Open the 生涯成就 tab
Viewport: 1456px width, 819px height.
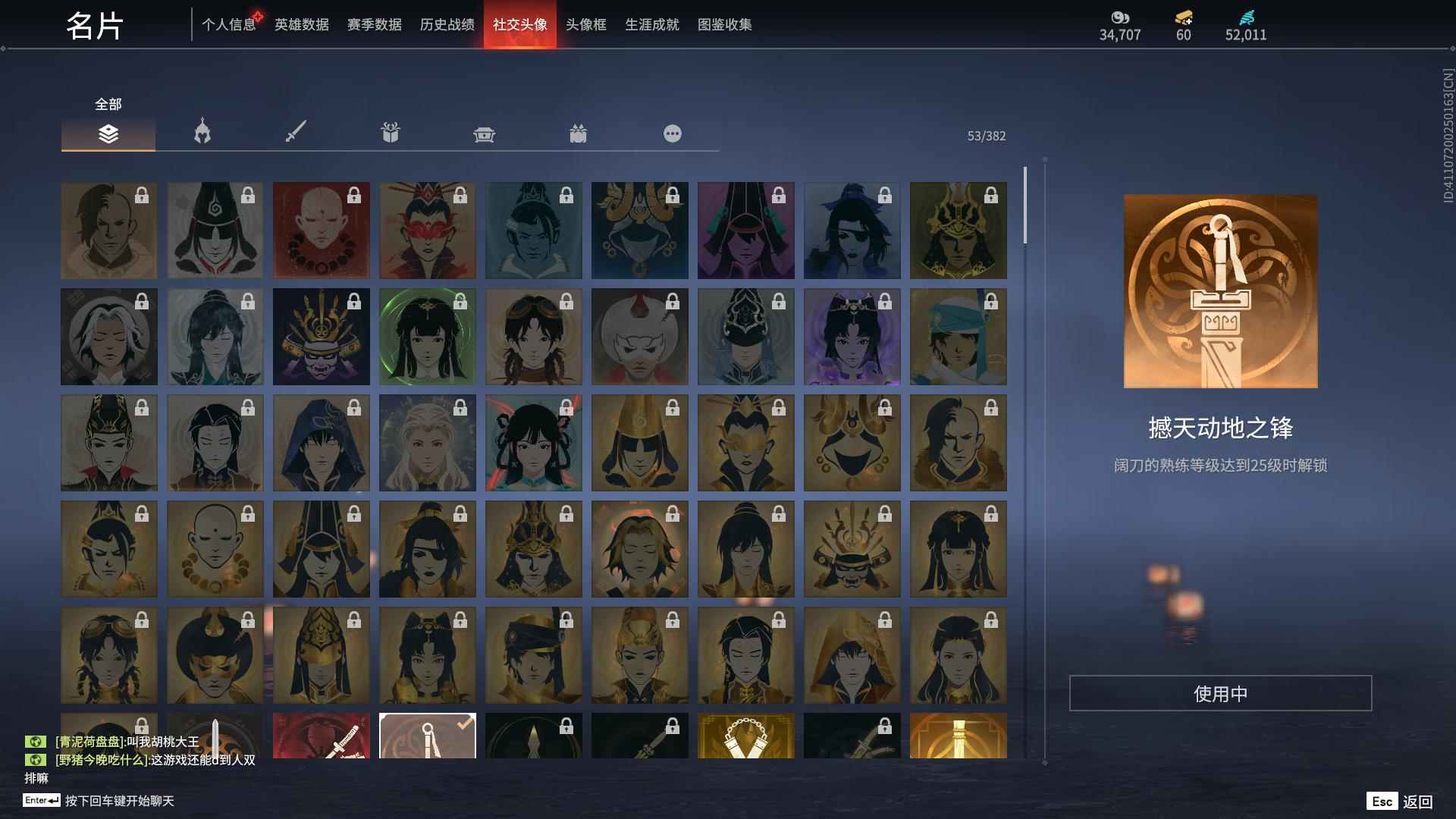pyautogui.click(x=651, y=24)
